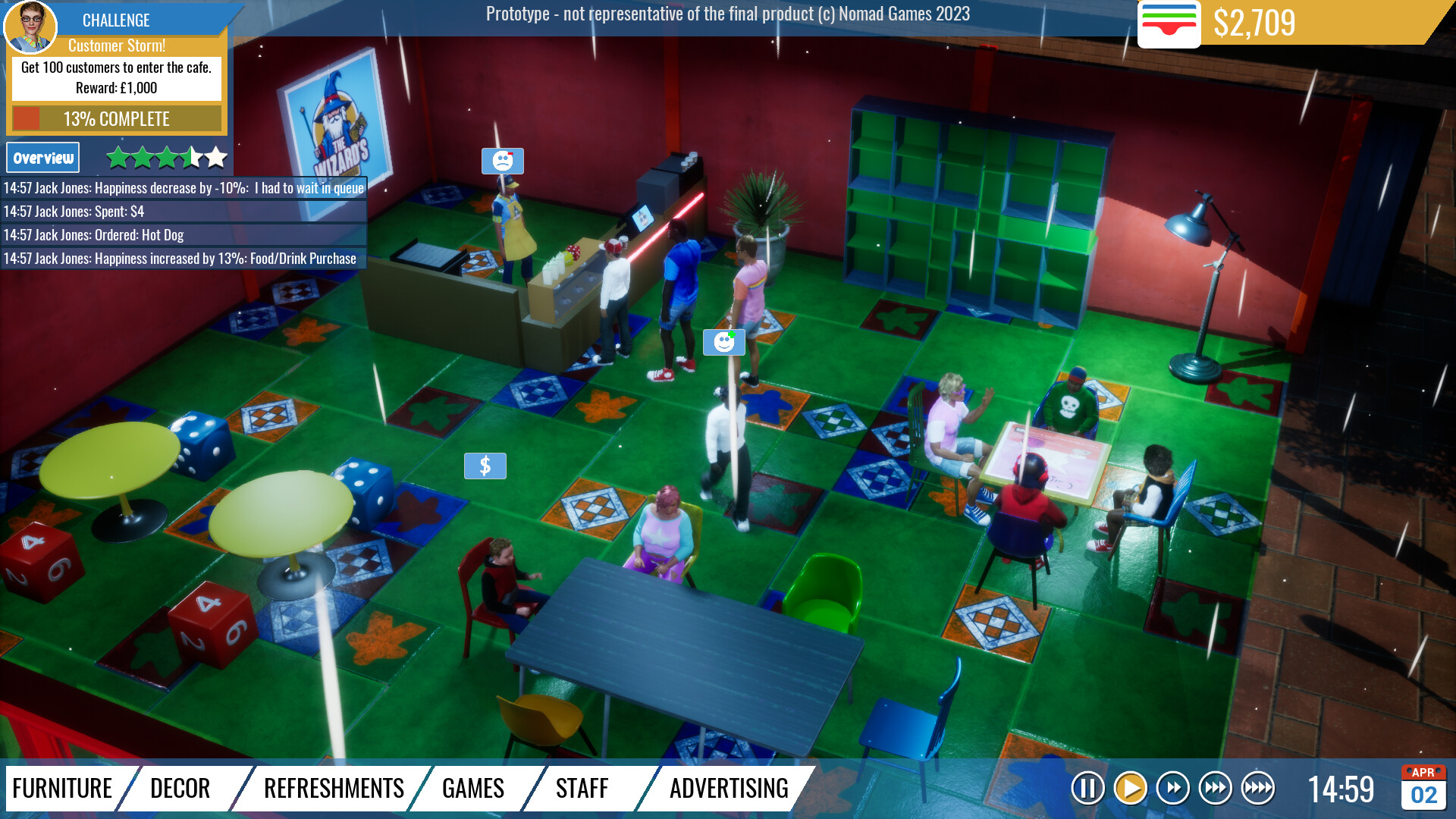Enable double-speed fast forward

(x=1172, y=788)
